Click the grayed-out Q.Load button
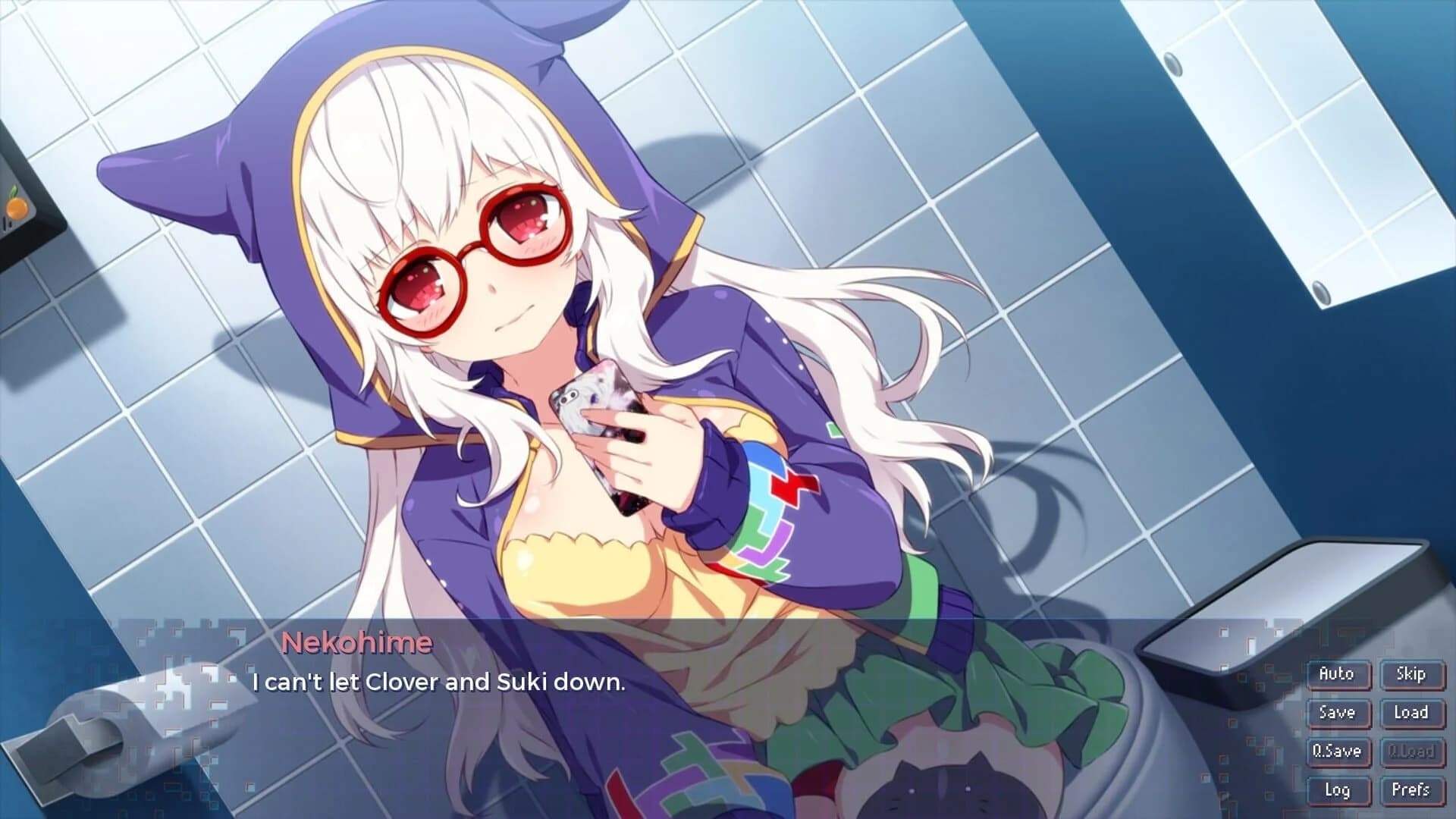1456x819 pixels. [1412, 752]
